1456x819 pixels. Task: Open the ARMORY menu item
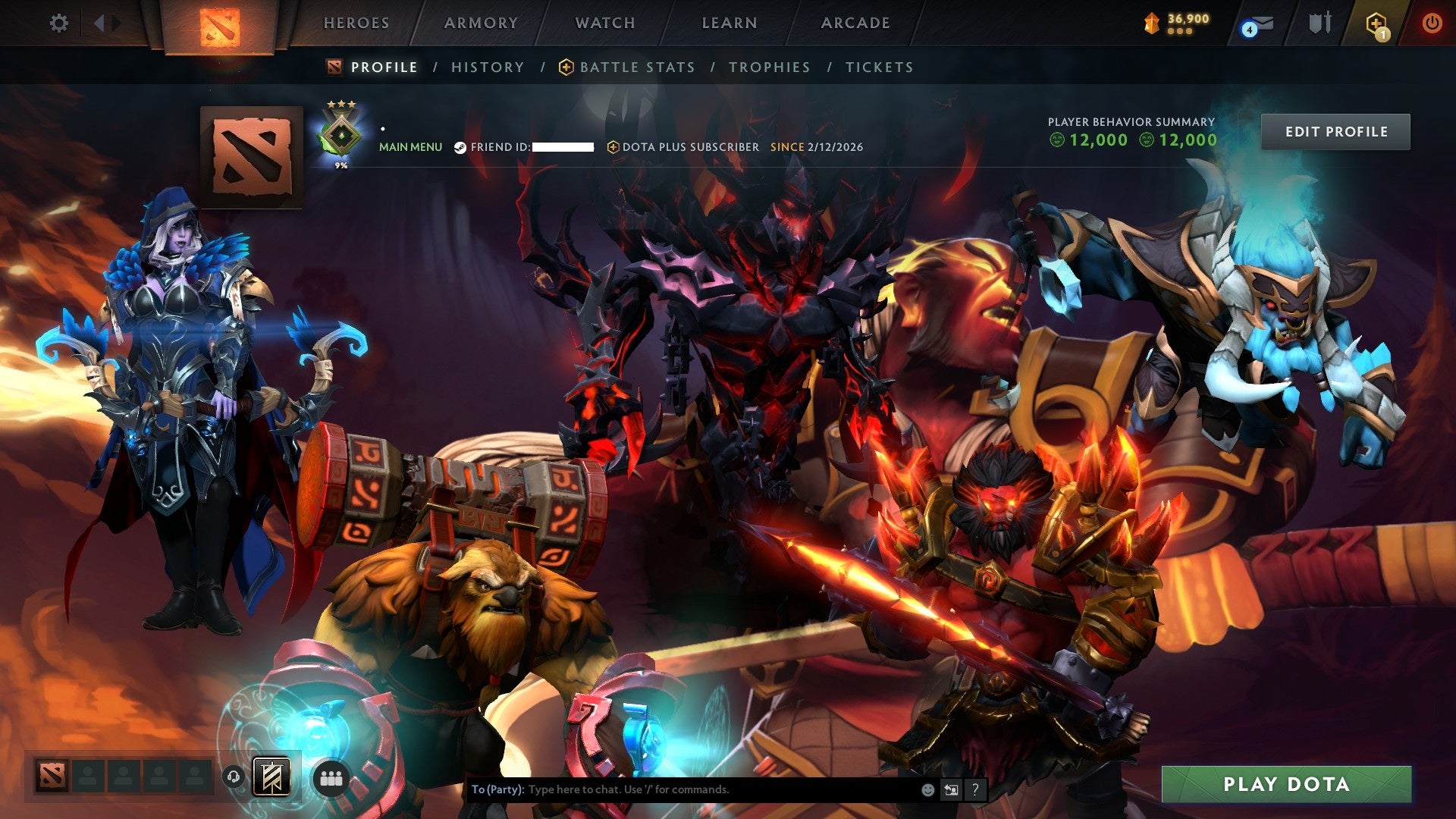pyautogui.click(x=482, y=23)
